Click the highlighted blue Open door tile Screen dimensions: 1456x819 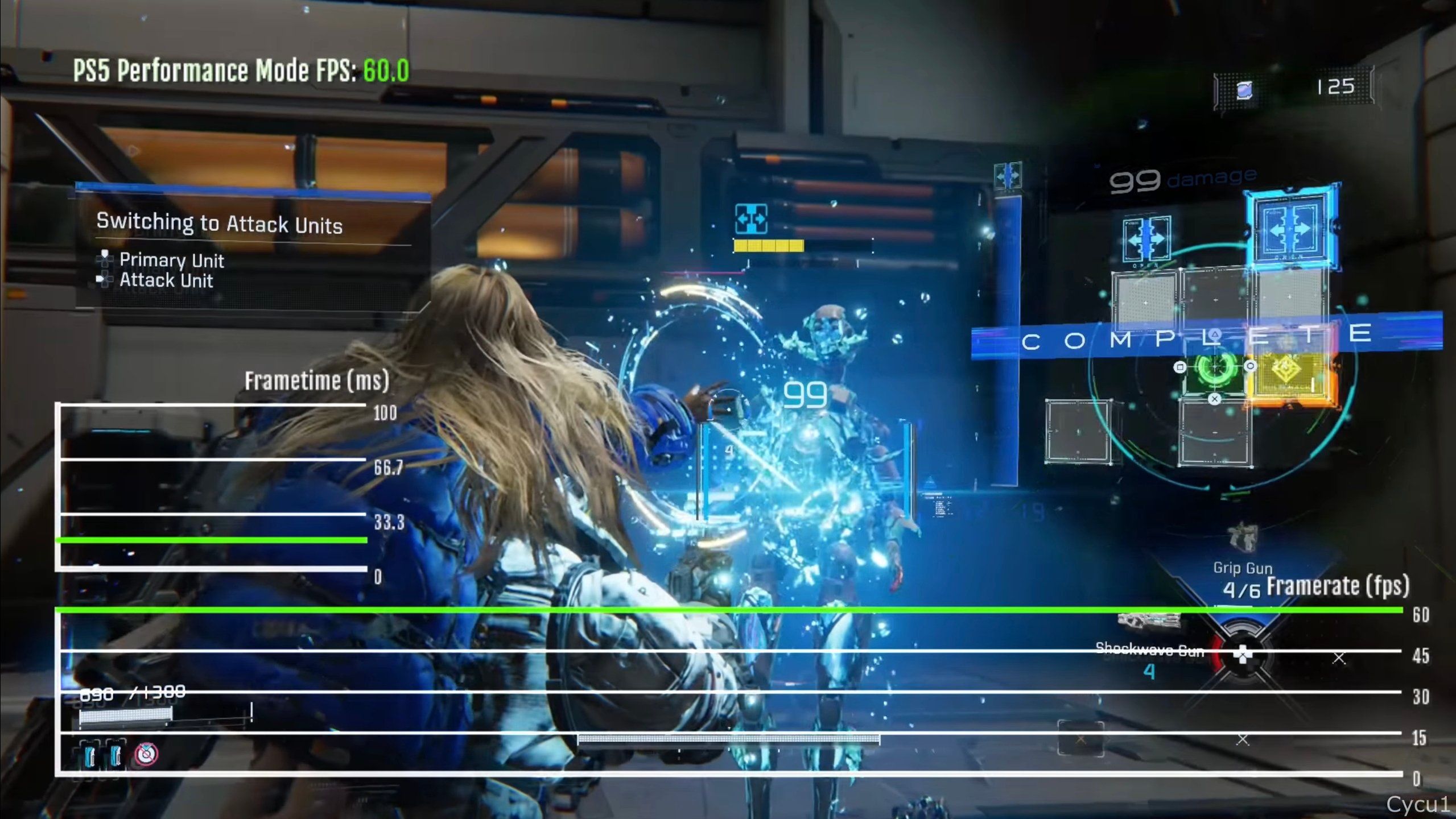point(1290,229)
